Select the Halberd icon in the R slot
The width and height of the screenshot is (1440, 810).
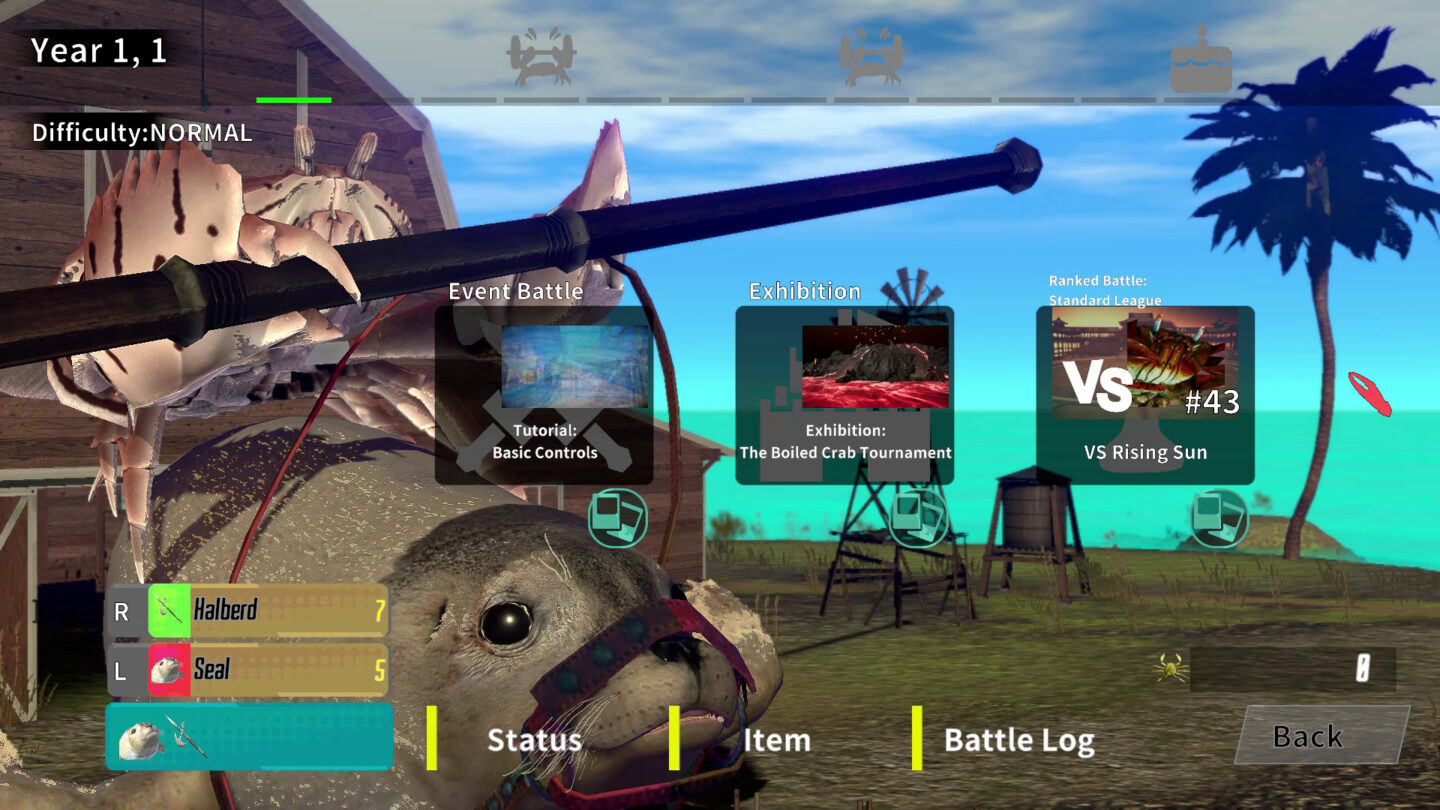click(x=168, y=611)
